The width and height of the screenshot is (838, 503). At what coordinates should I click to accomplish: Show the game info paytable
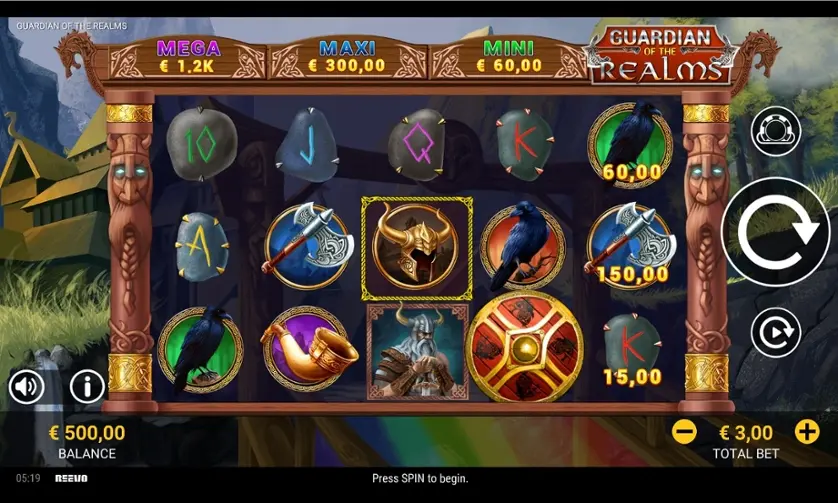[87, 385]
